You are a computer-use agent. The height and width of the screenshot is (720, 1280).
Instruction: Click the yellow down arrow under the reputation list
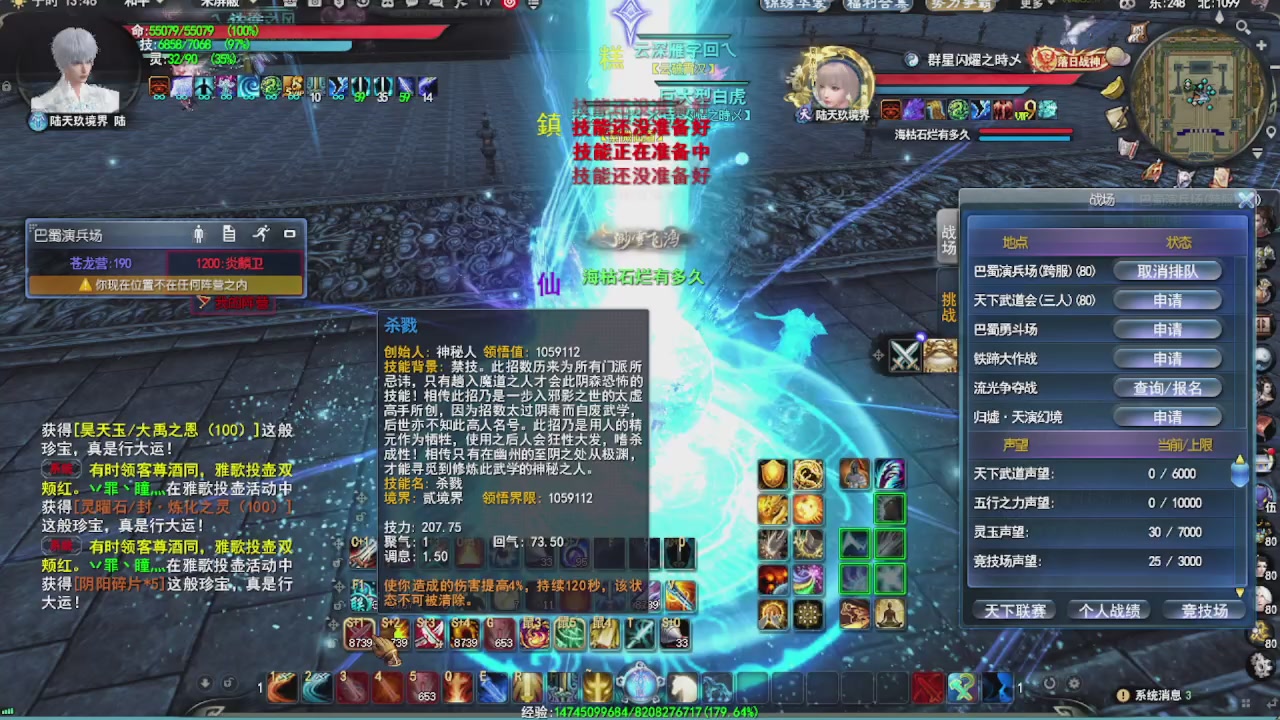point(1240,591)
